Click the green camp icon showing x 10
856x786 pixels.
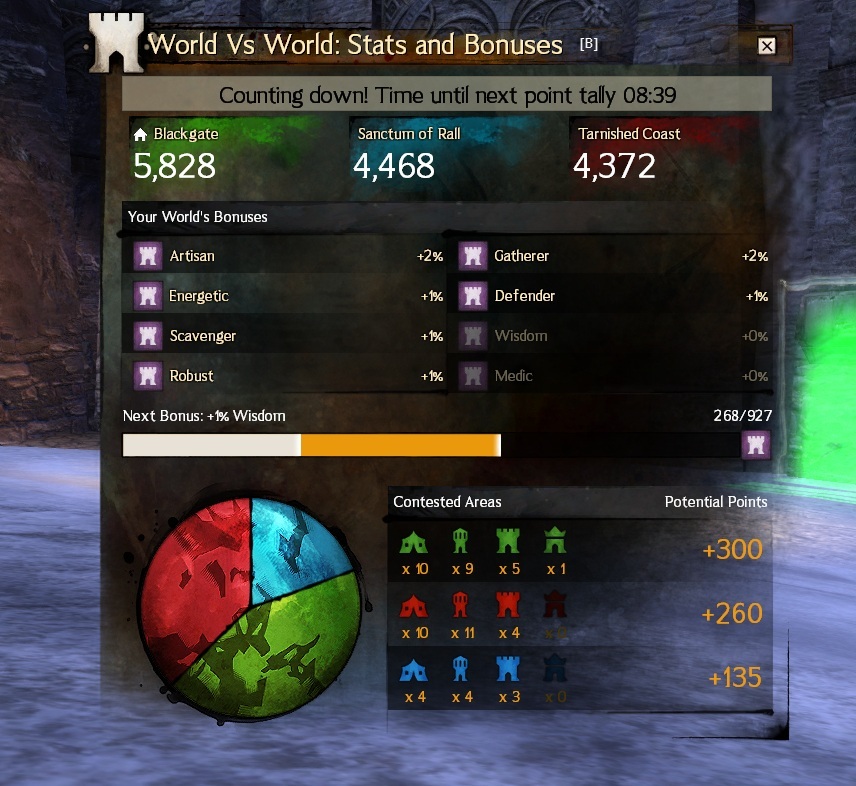(414, 542)
